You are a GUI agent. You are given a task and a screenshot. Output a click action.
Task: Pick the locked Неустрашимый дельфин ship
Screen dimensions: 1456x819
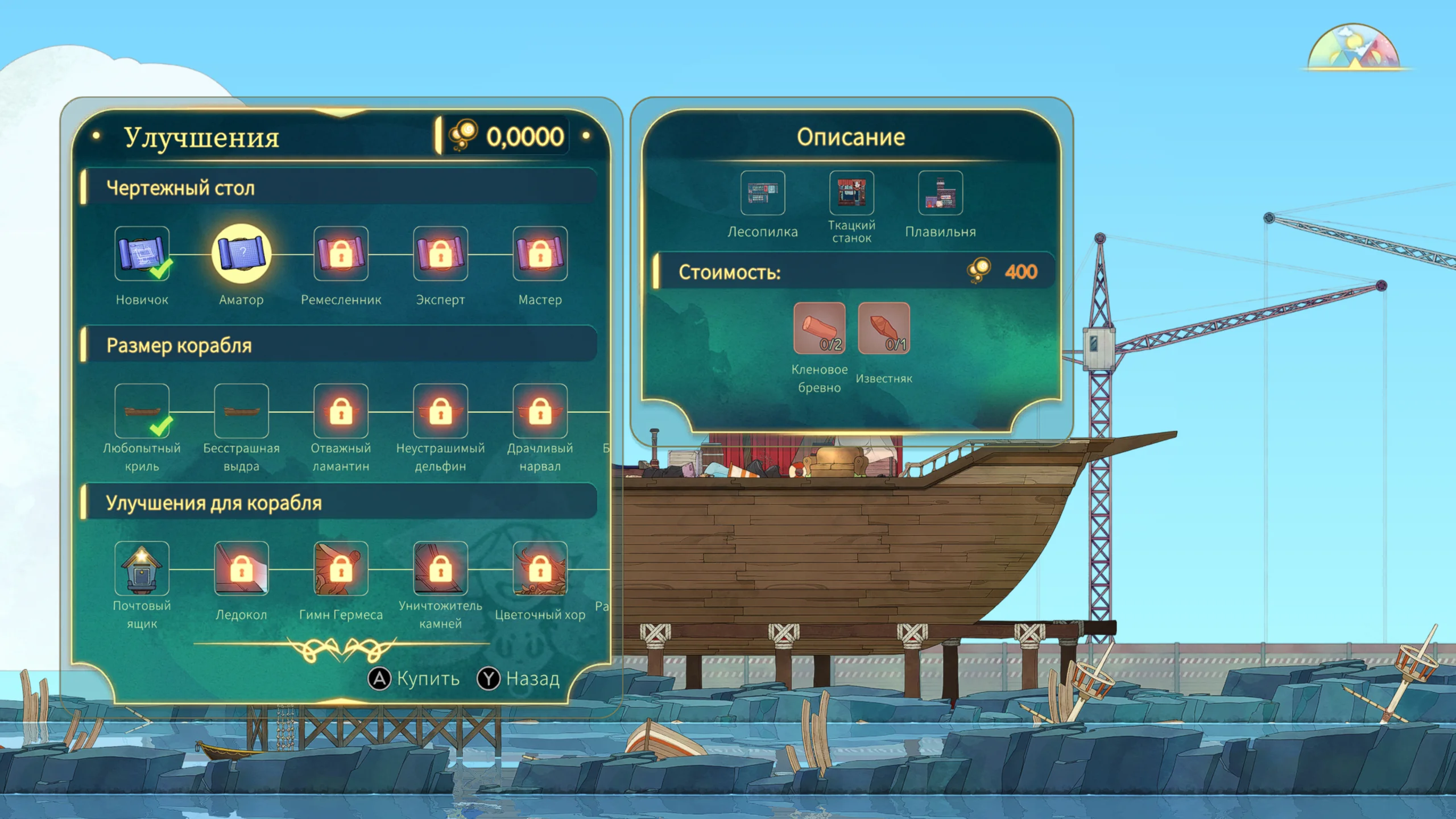(440, 411)
